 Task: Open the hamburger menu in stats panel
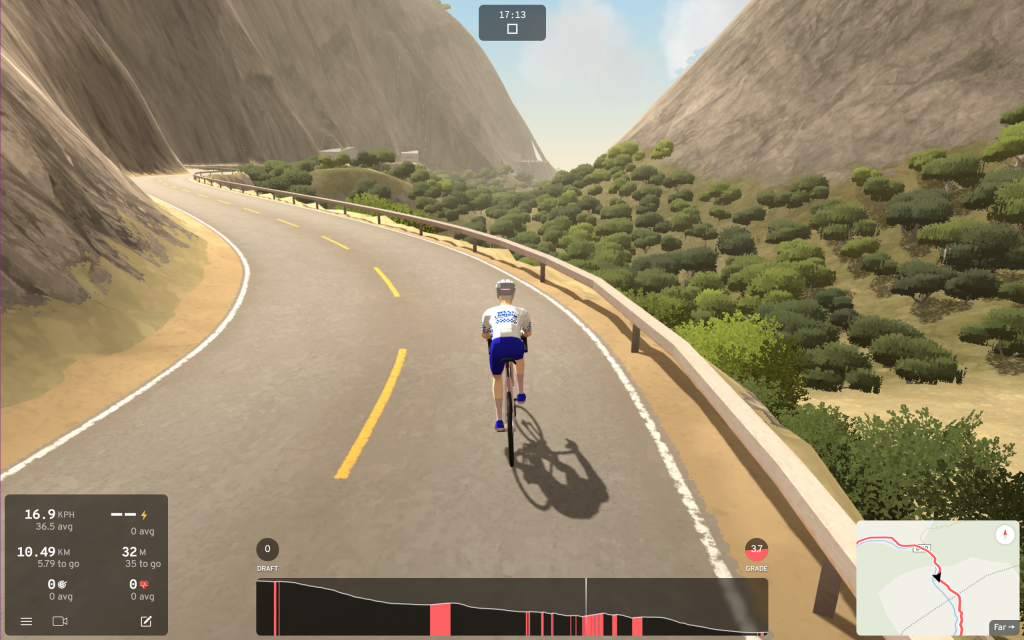click(26, 621)
